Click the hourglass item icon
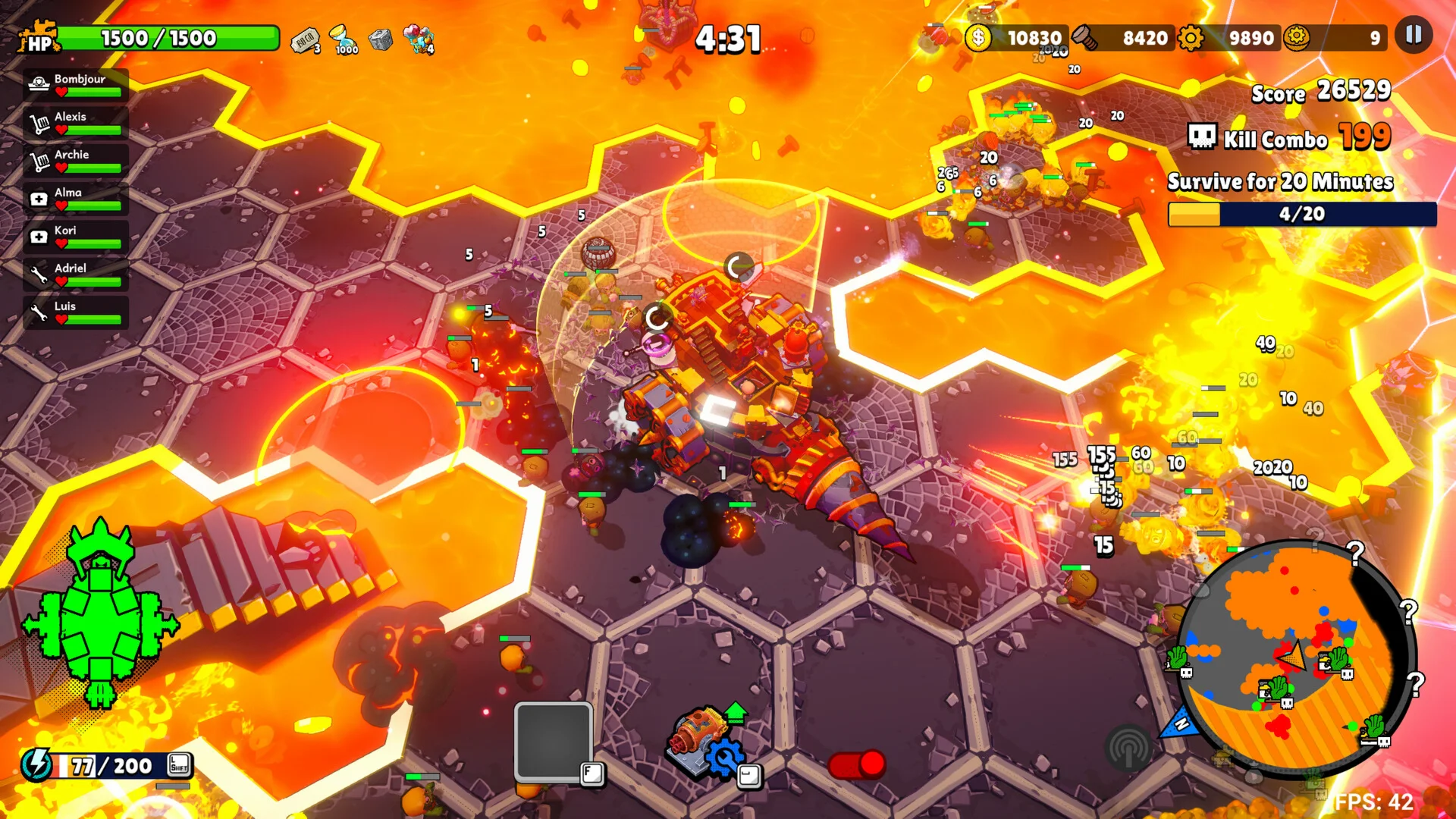Screen dimensions: 1456x819 344,38
